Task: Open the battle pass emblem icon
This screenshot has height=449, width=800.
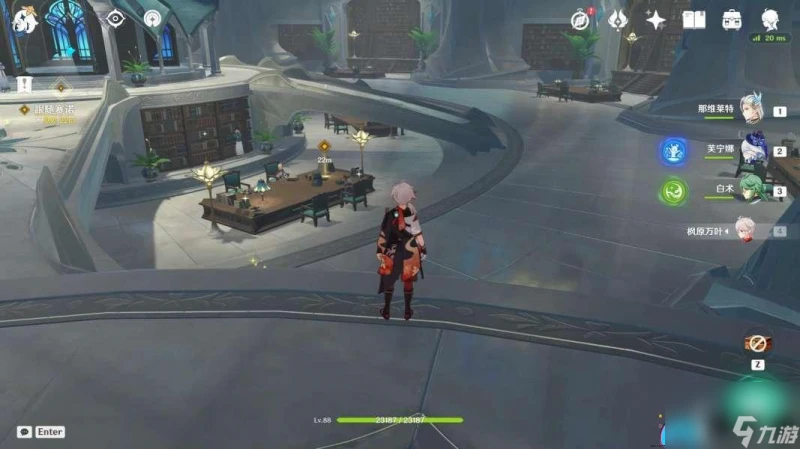Action: click(618, 19)
